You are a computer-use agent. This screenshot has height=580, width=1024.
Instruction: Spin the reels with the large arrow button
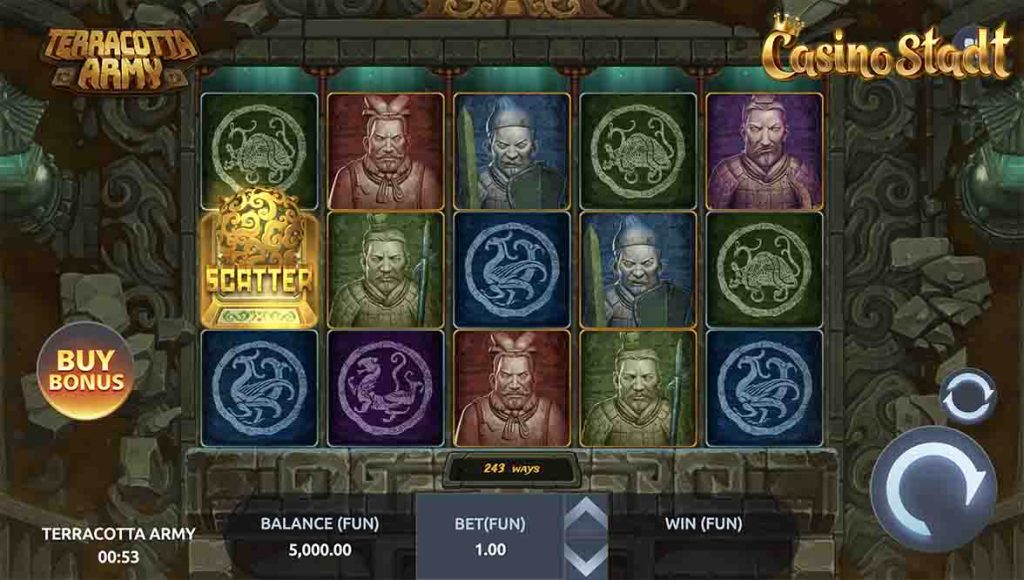932,488
